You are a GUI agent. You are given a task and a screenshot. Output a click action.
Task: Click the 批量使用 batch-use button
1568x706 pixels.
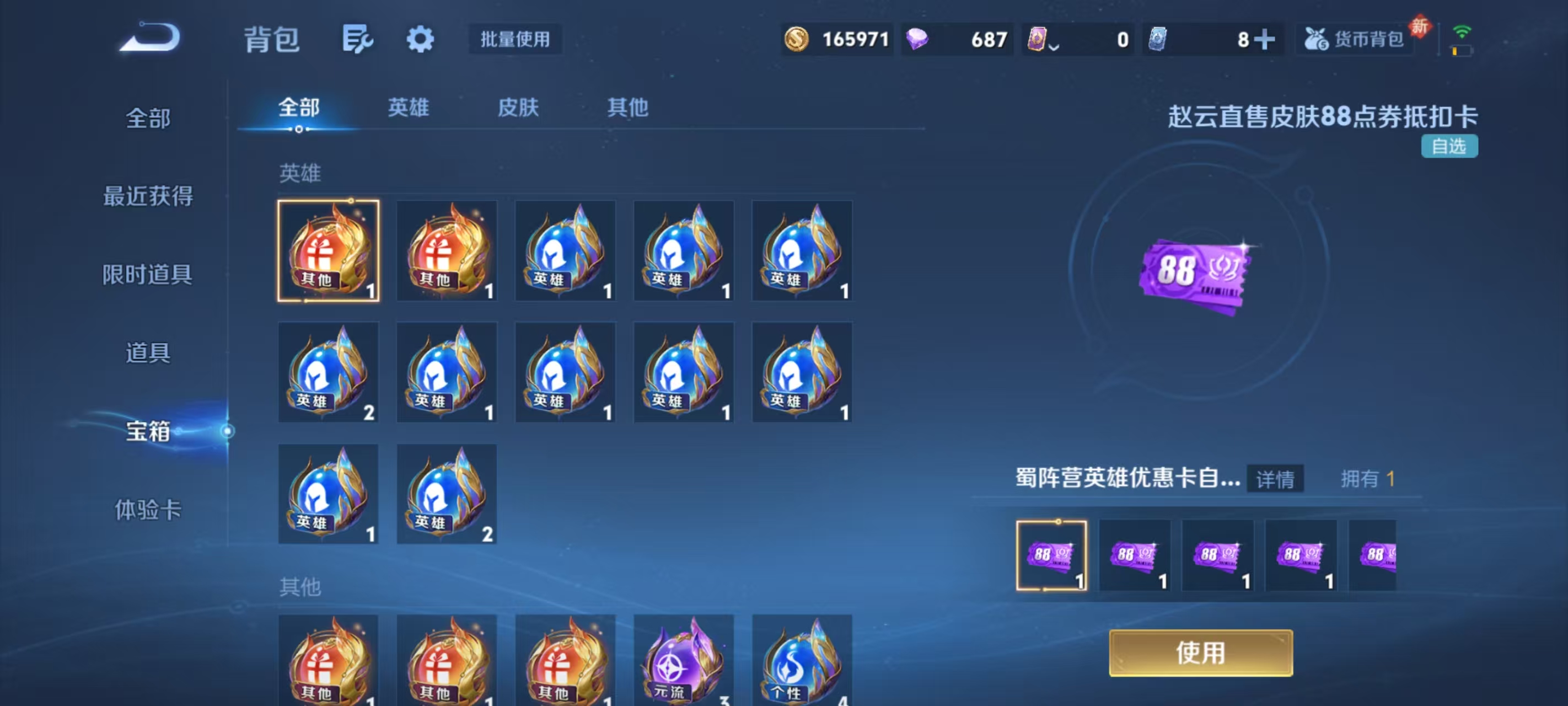514,40
